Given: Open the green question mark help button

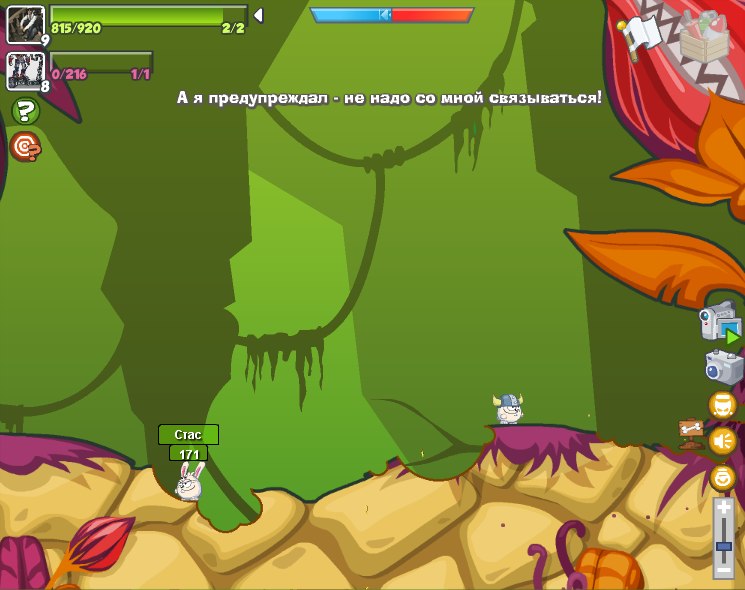Looking at the screenshot, I should coord(25,111).
